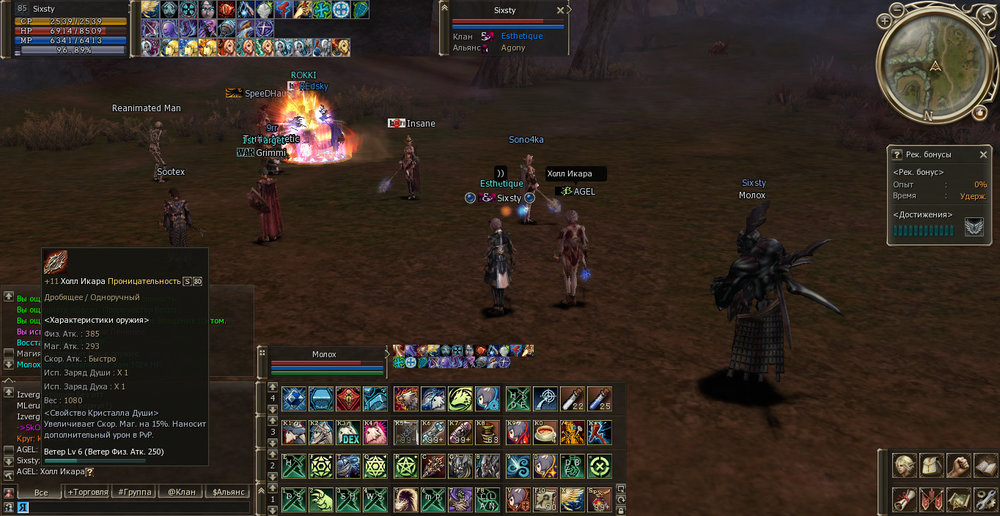Open the inventory bag
The height and width of the screenshot is (516, 1000).
pos(931,467)
